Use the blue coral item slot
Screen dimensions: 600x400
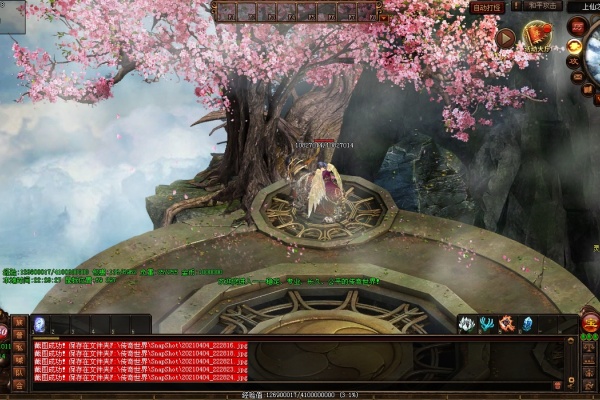coord(486,324)
